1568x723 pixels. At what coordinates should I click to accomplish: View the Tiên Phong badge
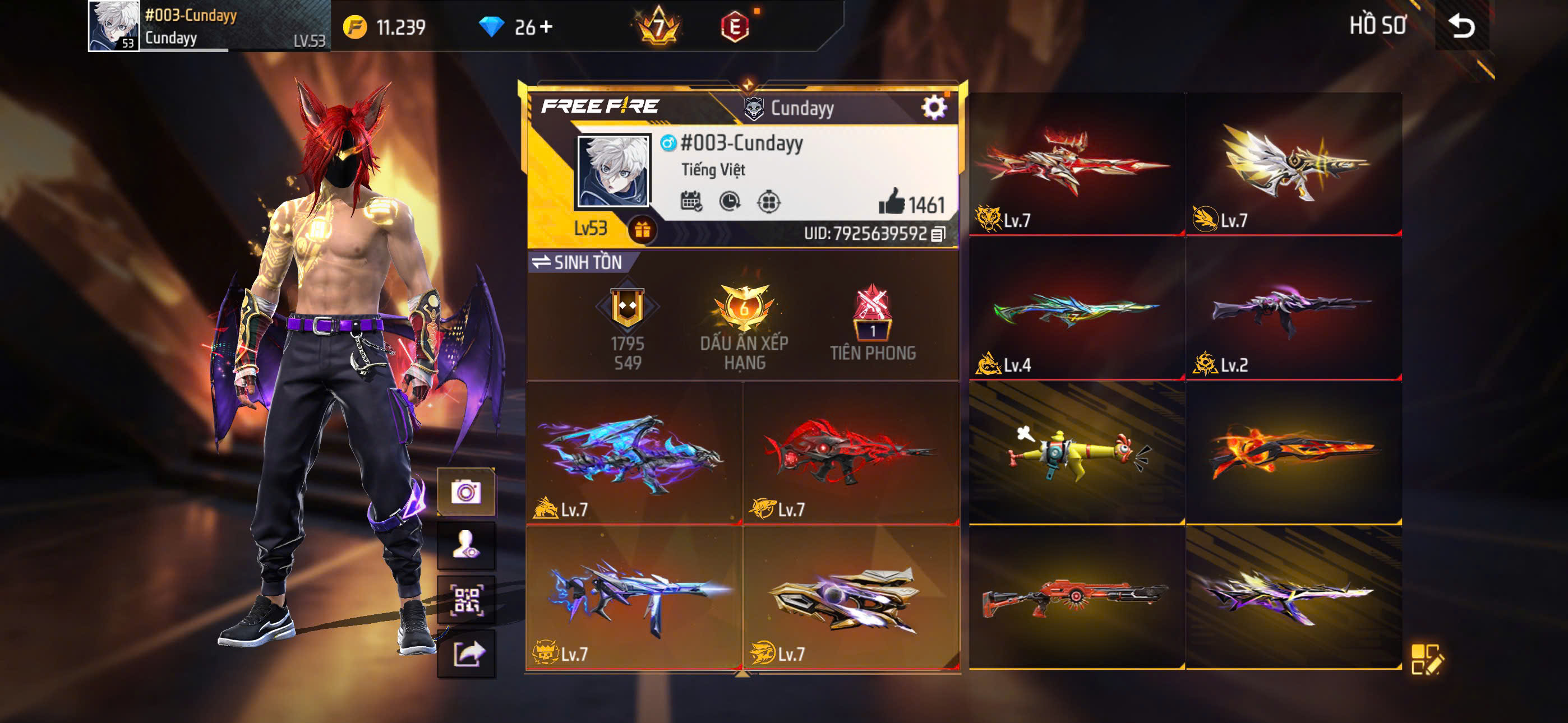(872, 323)
